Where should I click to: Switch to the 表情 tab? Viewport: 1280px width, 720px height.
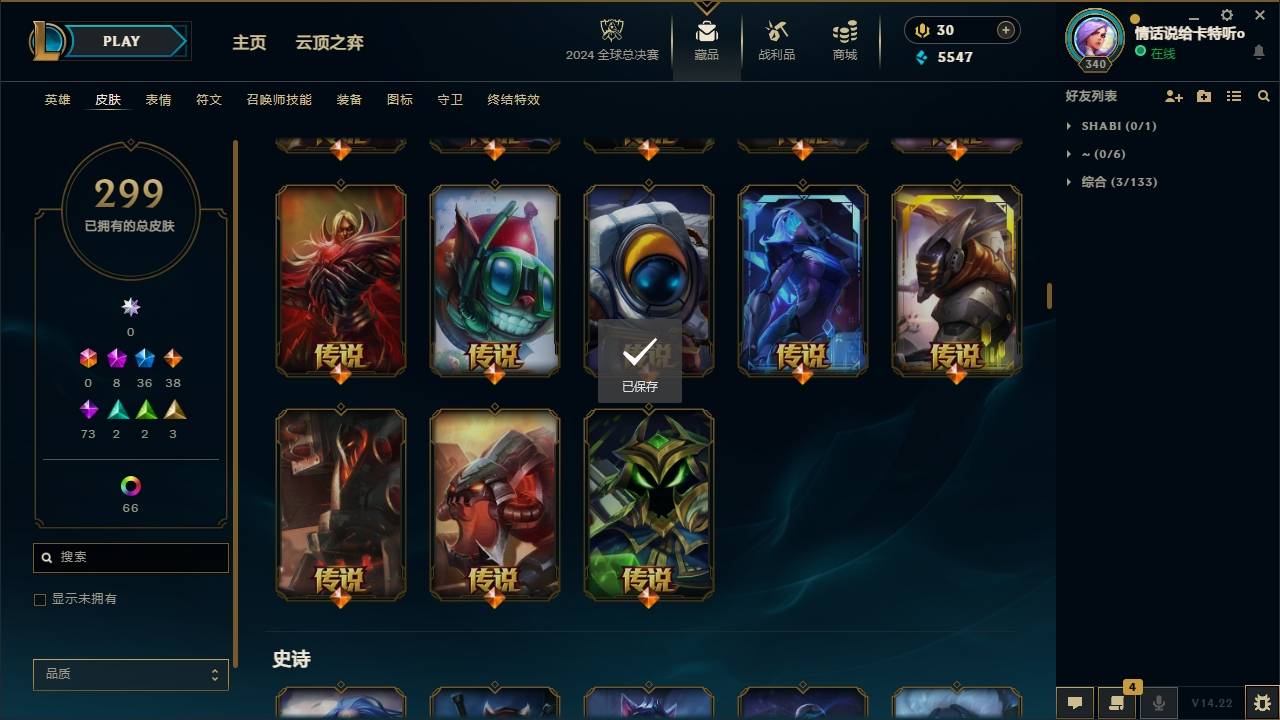point(158,100)
